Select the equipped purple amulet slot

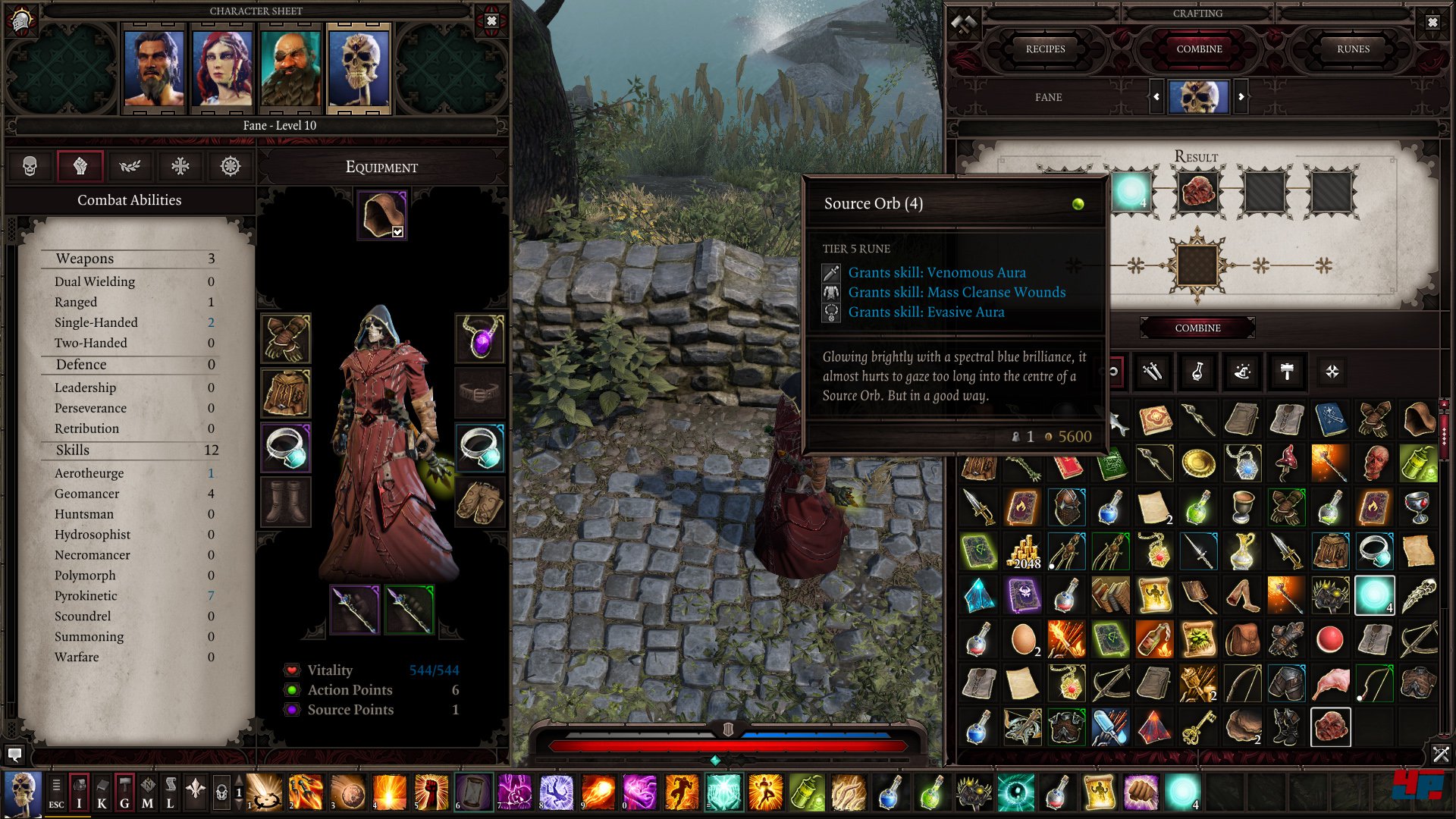tap(480, 338)
